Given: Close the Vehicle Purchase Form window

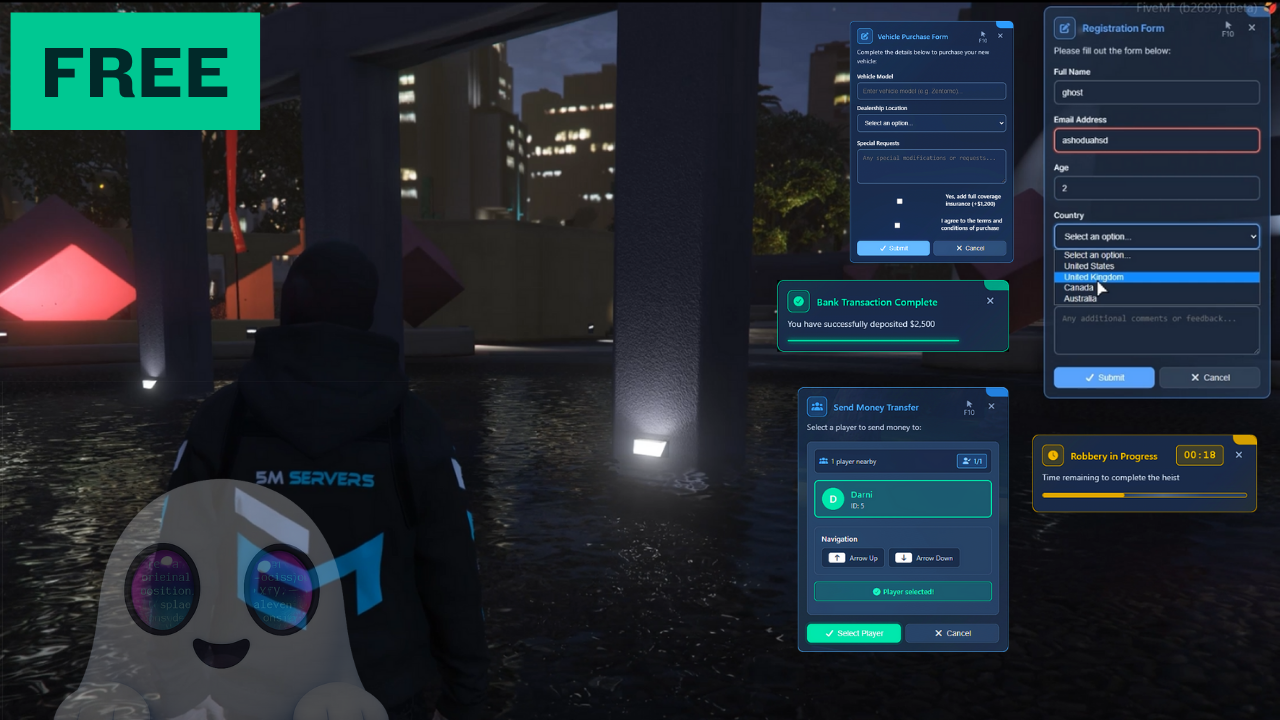Looking at the screenshot, I should pyautogui.click(x=1000, y=36).
